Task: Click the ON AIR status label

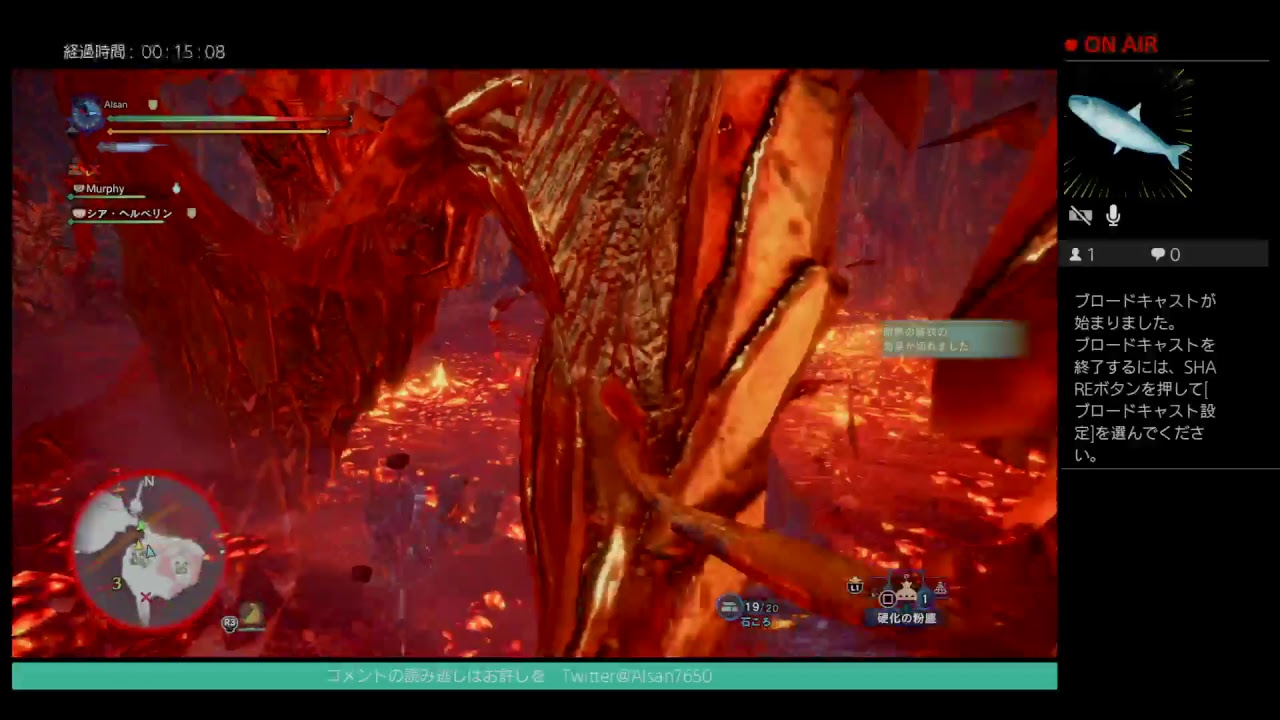Action: tap(1122, 45)
